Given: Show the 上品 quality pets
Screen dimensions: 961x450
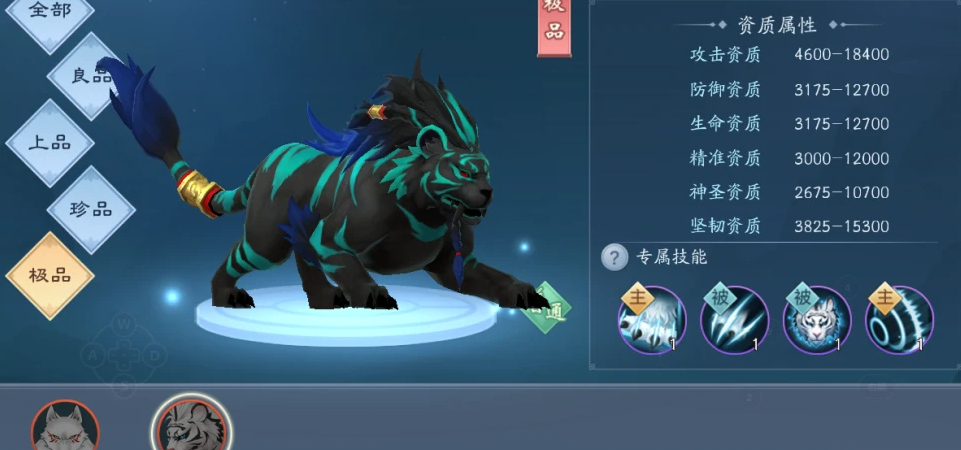Looking at the screenshot, I should pos(49,143).
